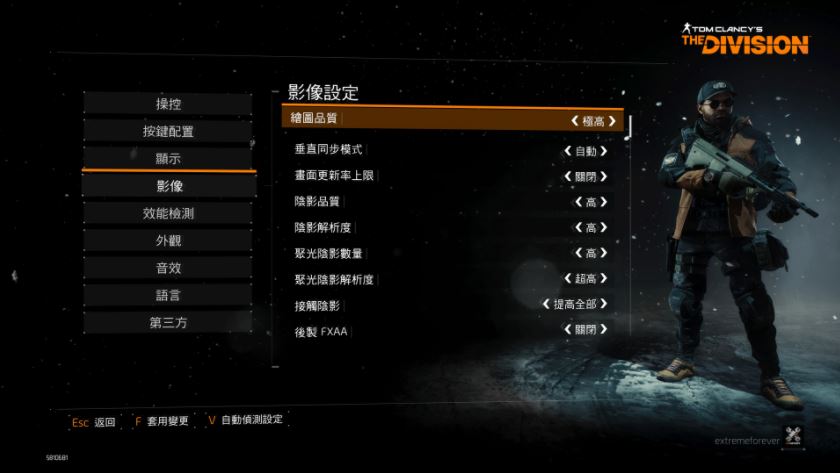The width and height of the screenshot is (840, 473).
Task: Raise 陰影解析度 shadow resolution with right arrow
Action: [604, 227]
